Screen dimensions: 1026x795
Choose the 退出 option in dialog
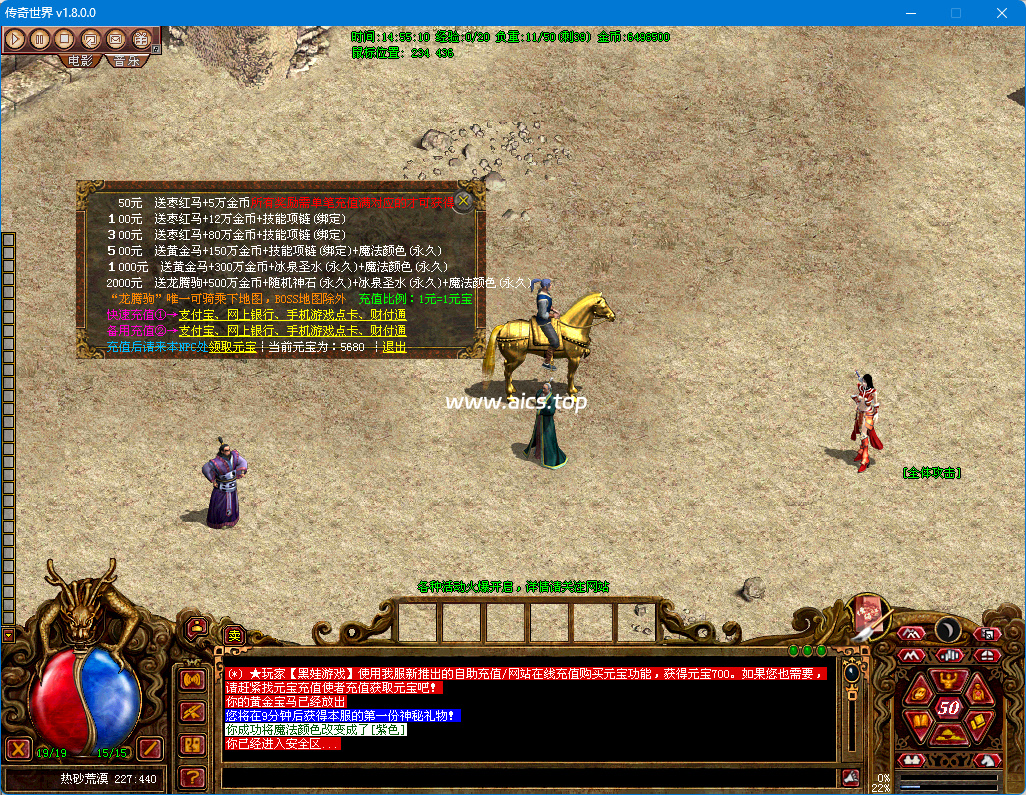pyautogui.click(x=394, y=347)
